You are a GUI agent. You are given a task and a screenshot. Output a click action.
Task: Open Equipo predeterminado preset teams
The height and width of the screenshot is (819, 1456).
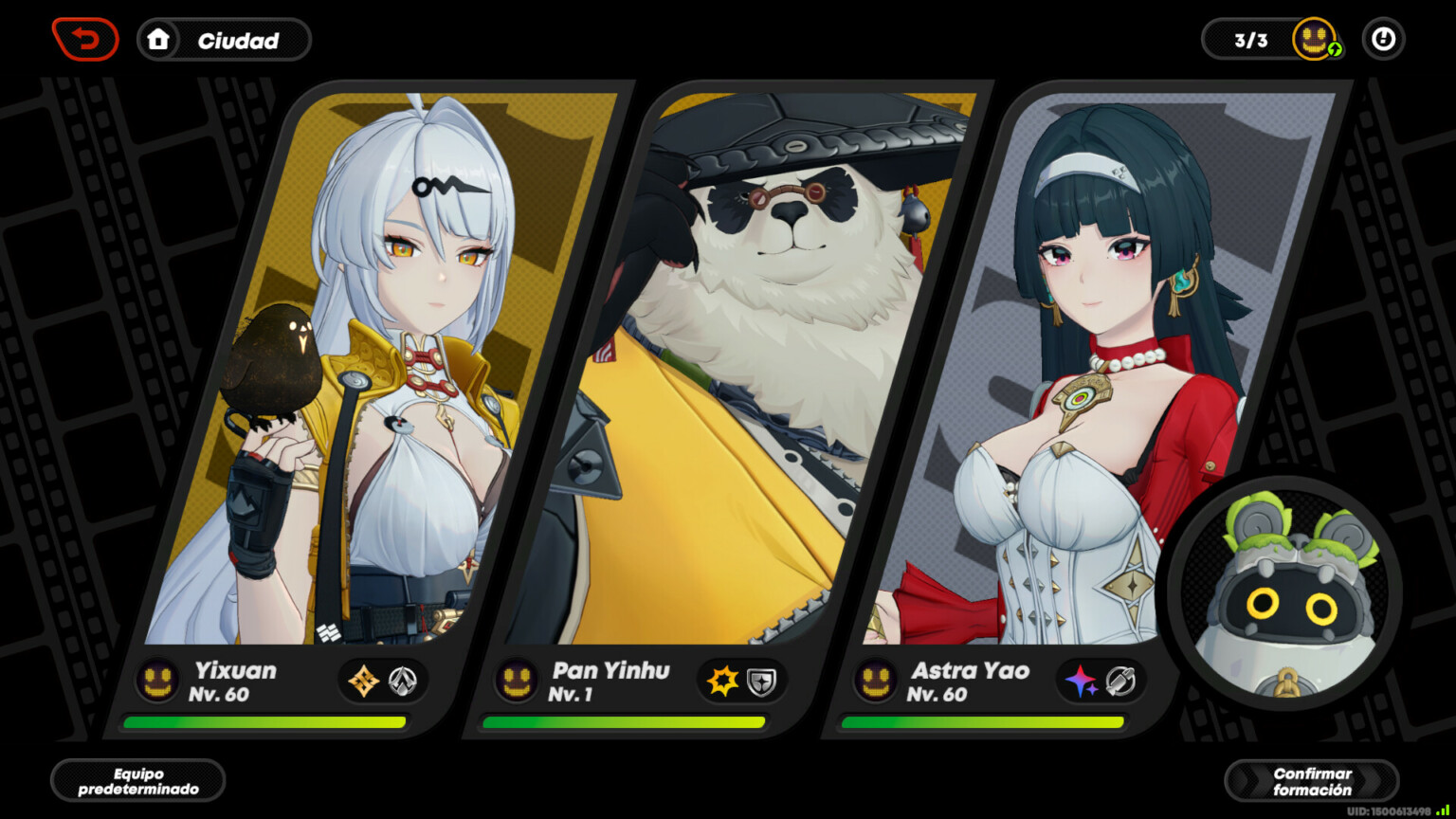pos(138,781)
